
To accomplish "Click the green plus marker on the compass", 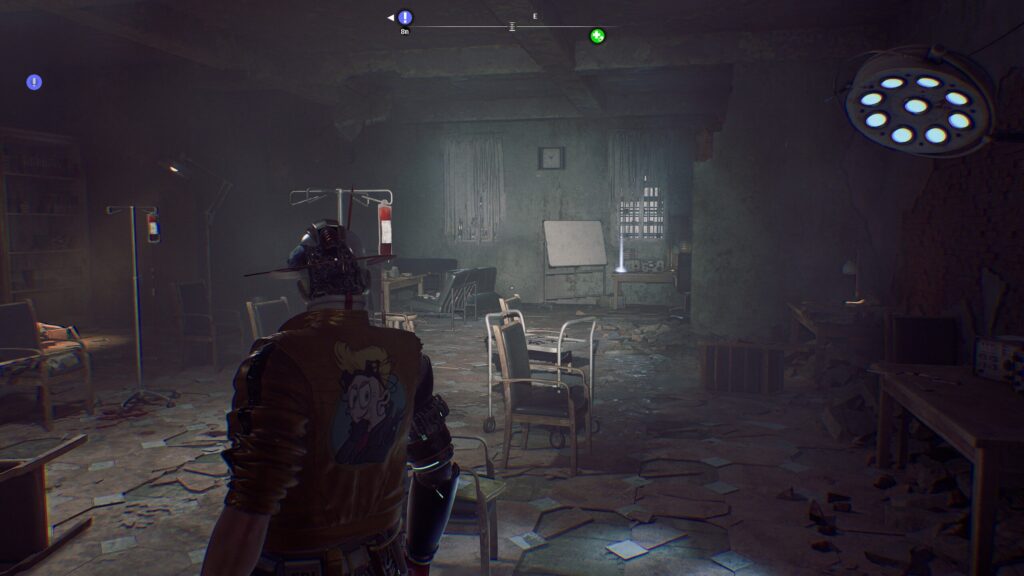I will tap(597, 36).
